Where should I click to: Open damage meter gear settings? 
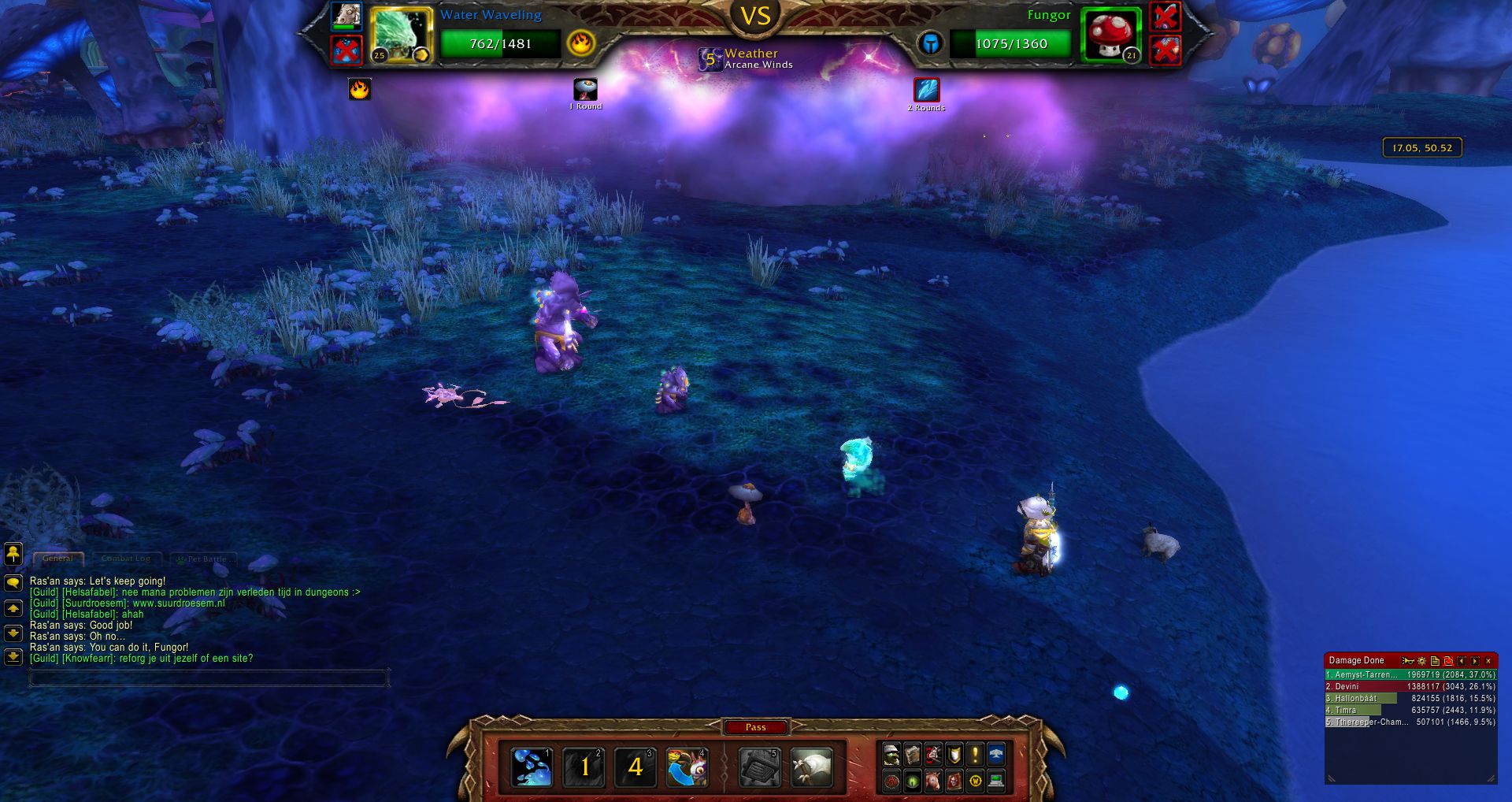click(x=1421, y=661)
